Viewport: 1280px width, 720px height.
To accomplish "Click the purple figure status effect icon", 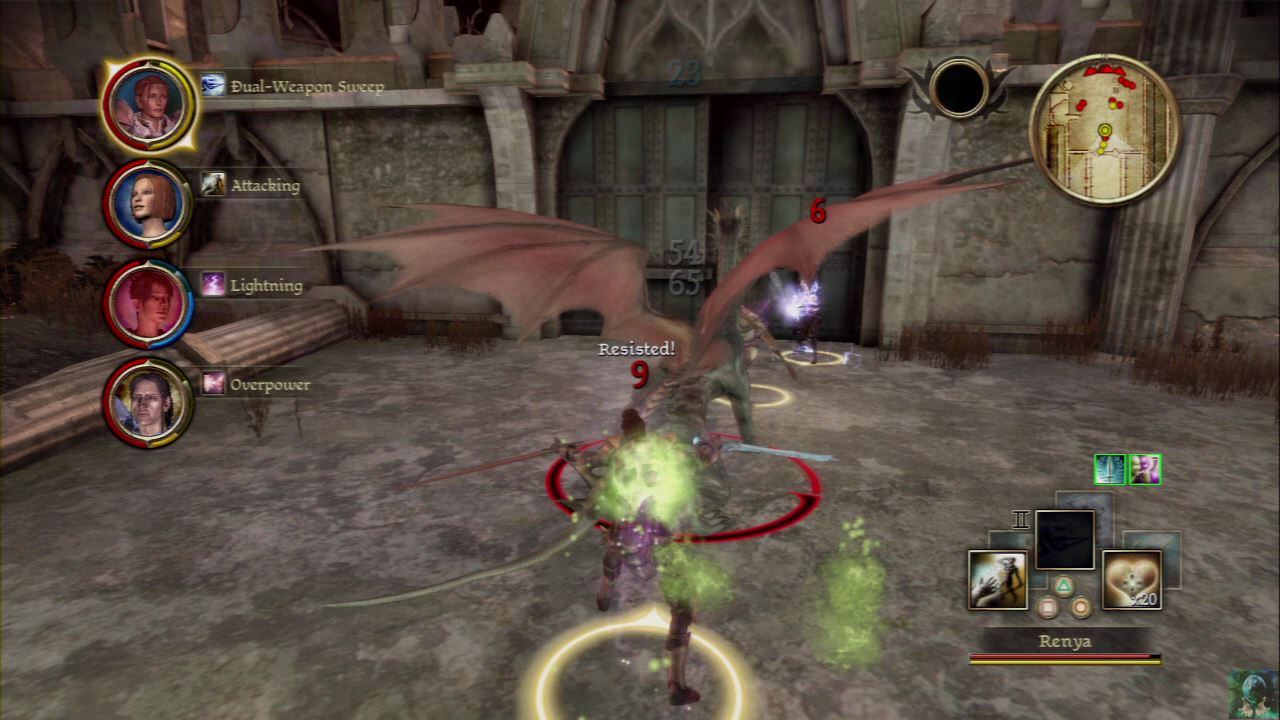I will point(1144,469).
